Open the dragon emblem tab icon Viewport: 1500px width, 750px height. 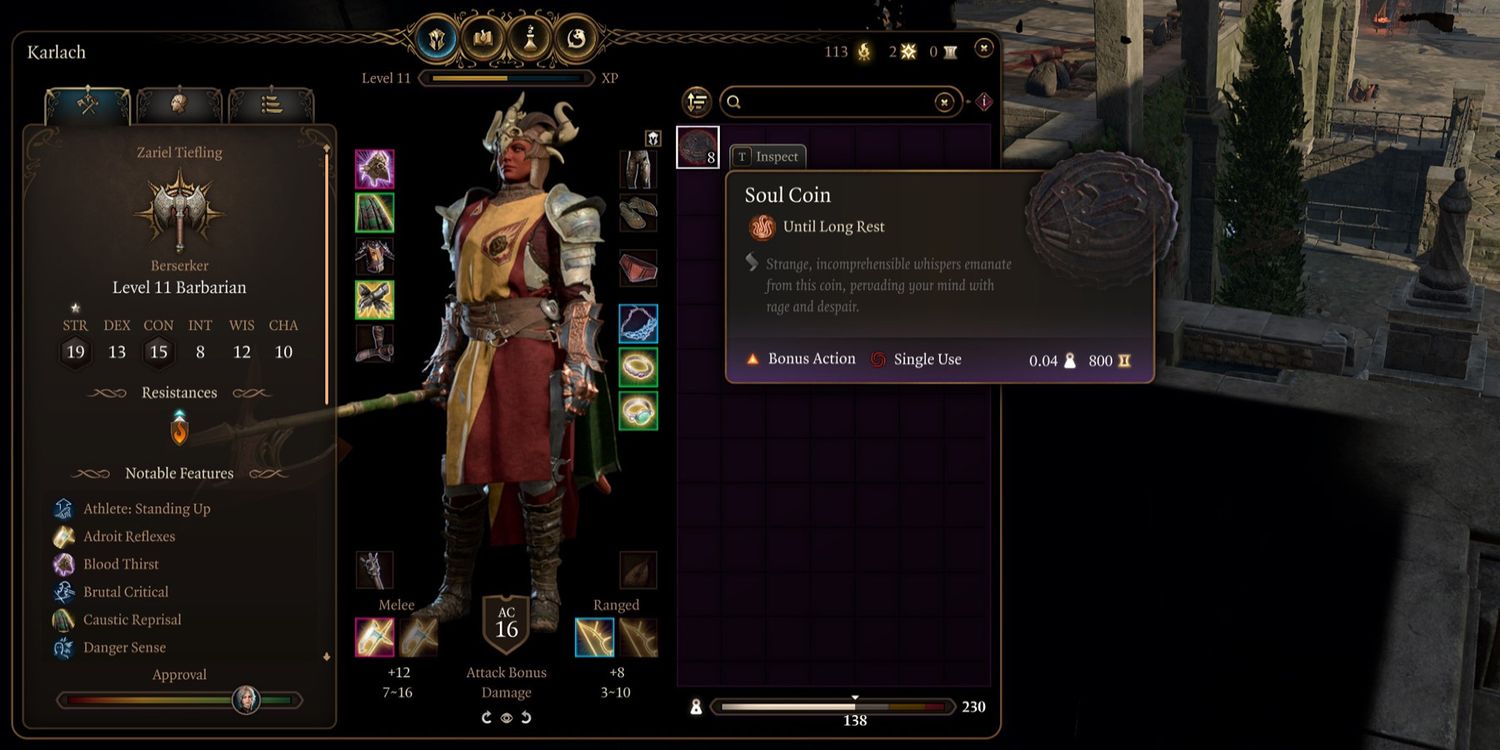[x=576, y=39]
